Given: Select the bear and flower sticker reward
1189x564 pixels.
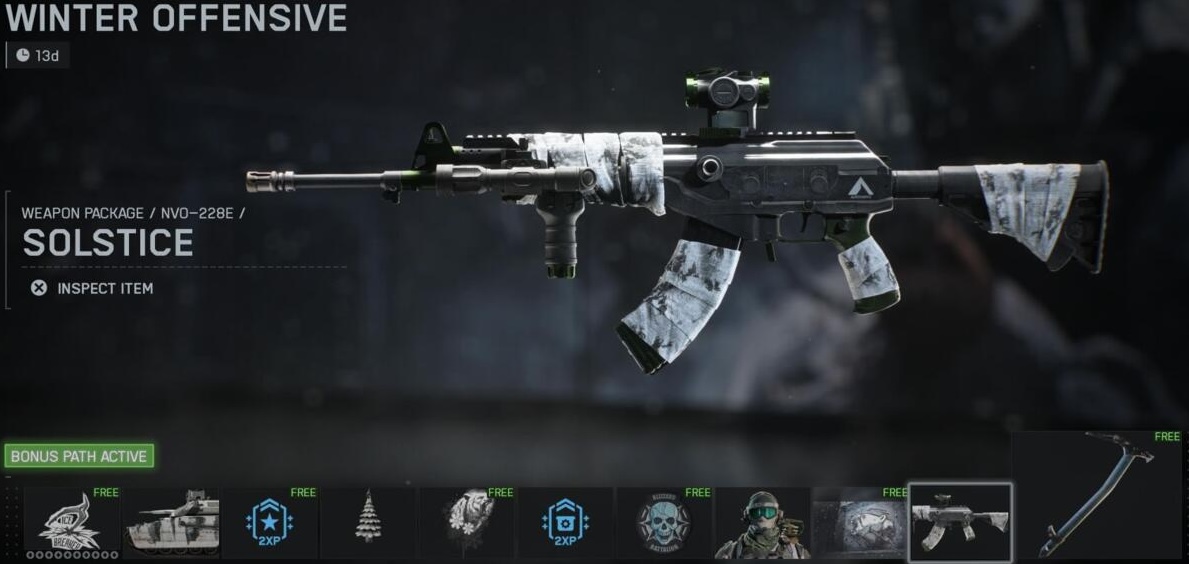Looking at the screenshot, I should (466, 523).
